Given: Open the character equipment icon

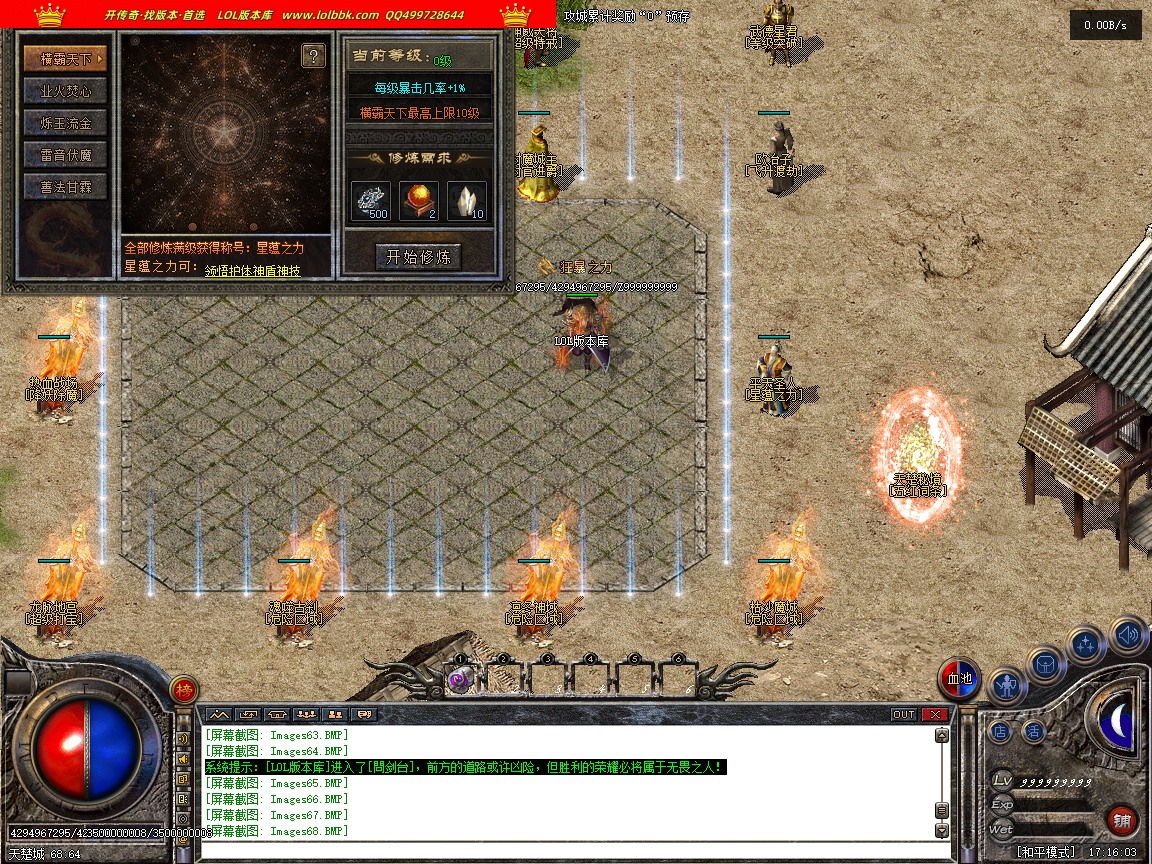Looking at the screenshot, I should pyautogui.click(x=1007, y=686).
